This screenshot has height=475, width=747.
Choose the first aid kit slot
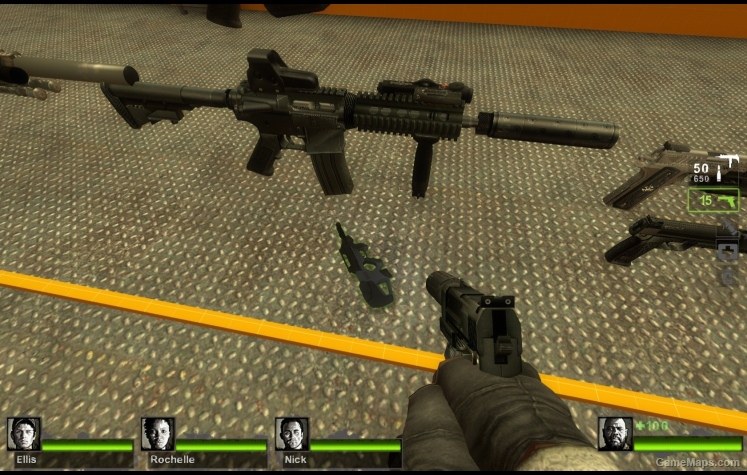coord(728,250)
